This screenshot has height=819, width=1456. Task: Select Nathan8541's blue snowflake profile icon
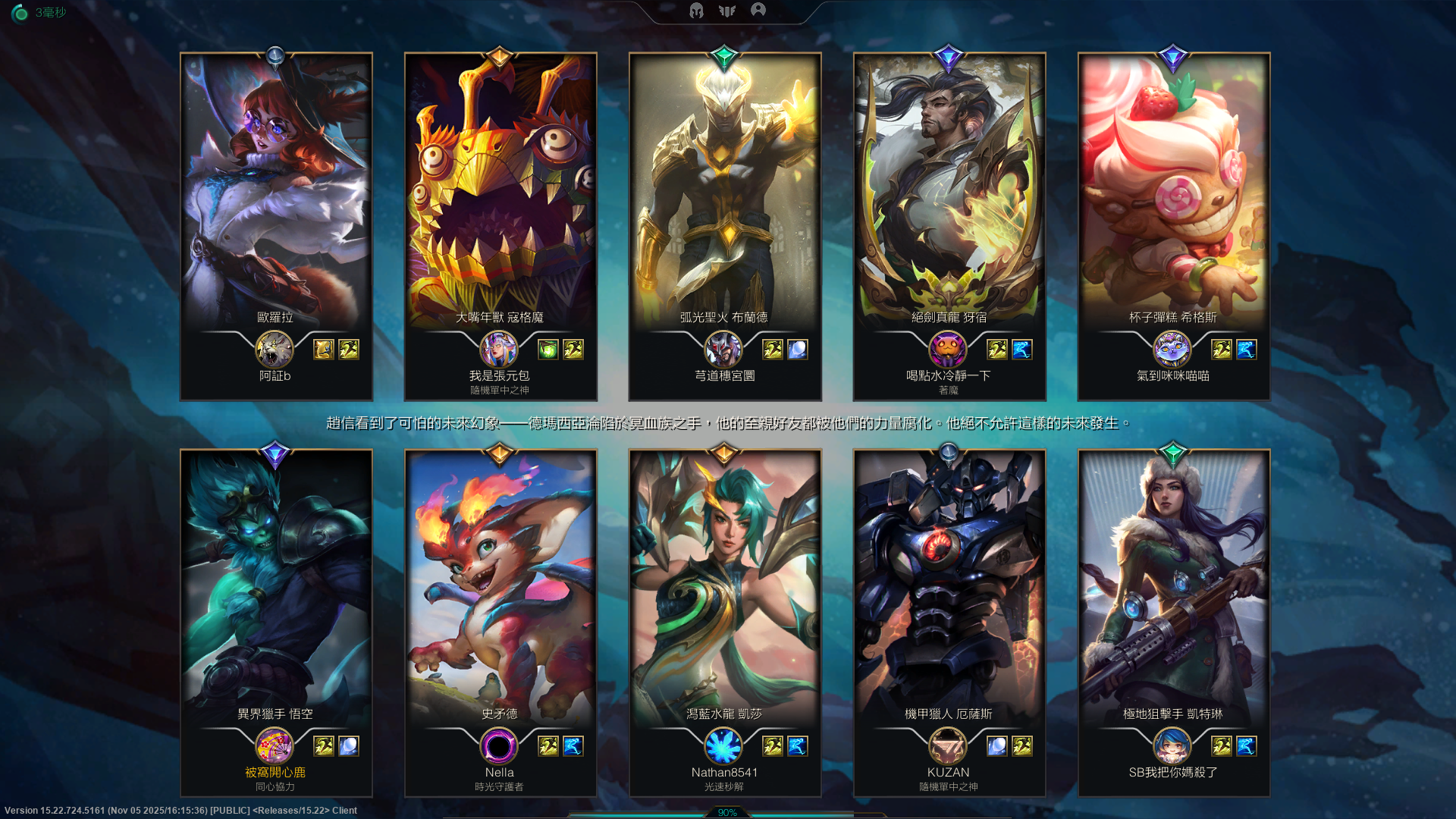pos(723,746)
